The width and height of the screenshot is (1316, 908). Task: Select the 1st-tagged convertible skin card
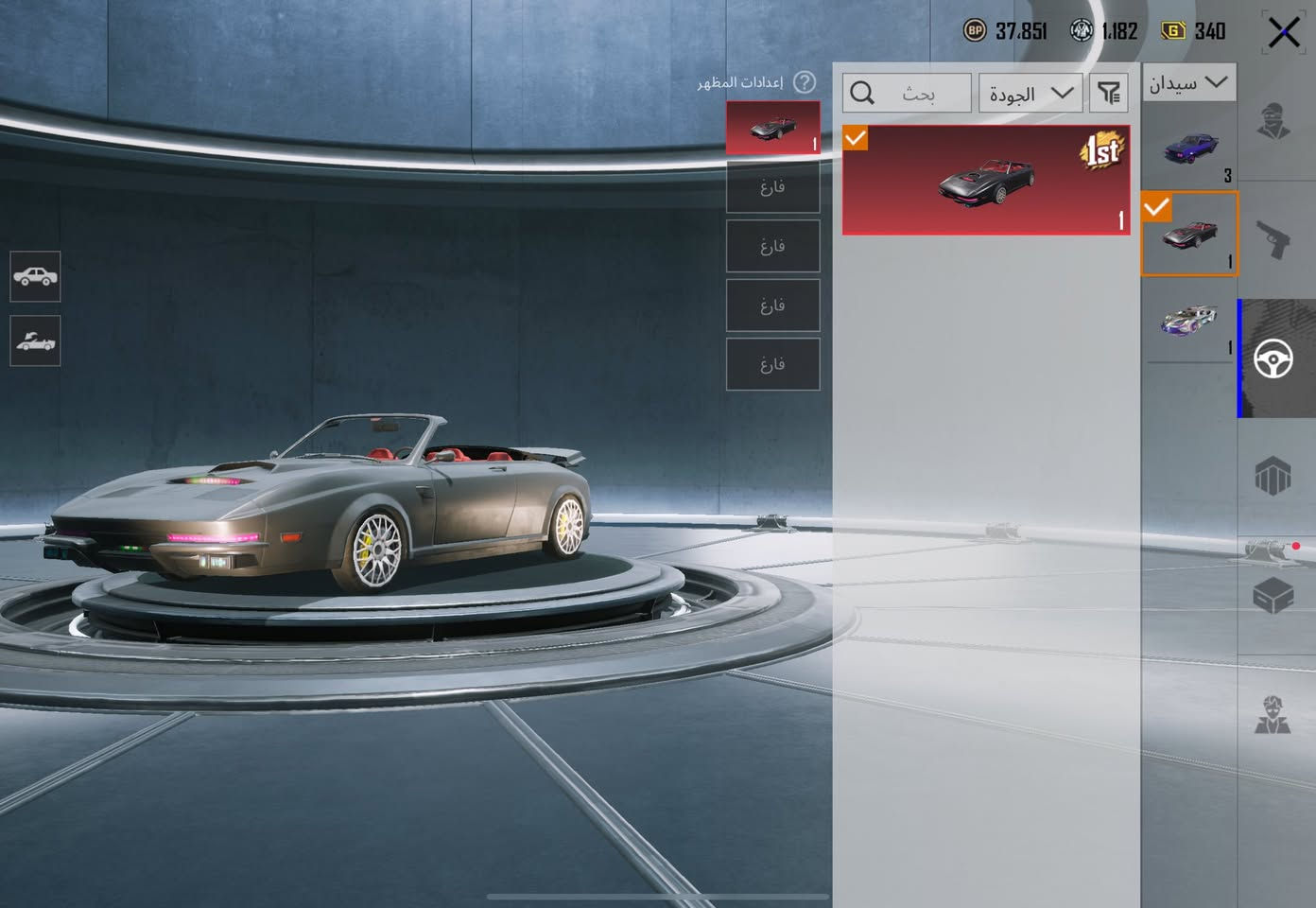(985, 180)
